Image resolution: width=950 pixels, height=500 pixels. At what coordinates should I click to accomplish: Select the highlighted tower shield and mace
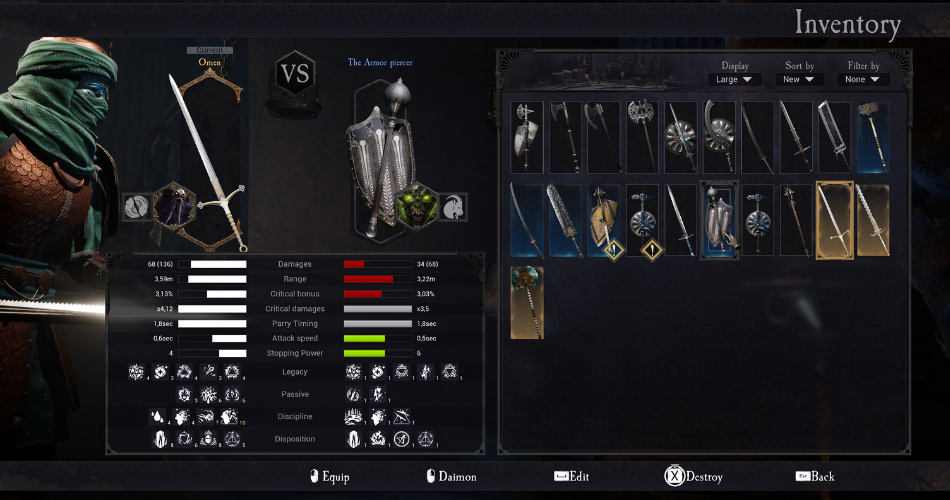pyautogui.click(x=719, y=220)
